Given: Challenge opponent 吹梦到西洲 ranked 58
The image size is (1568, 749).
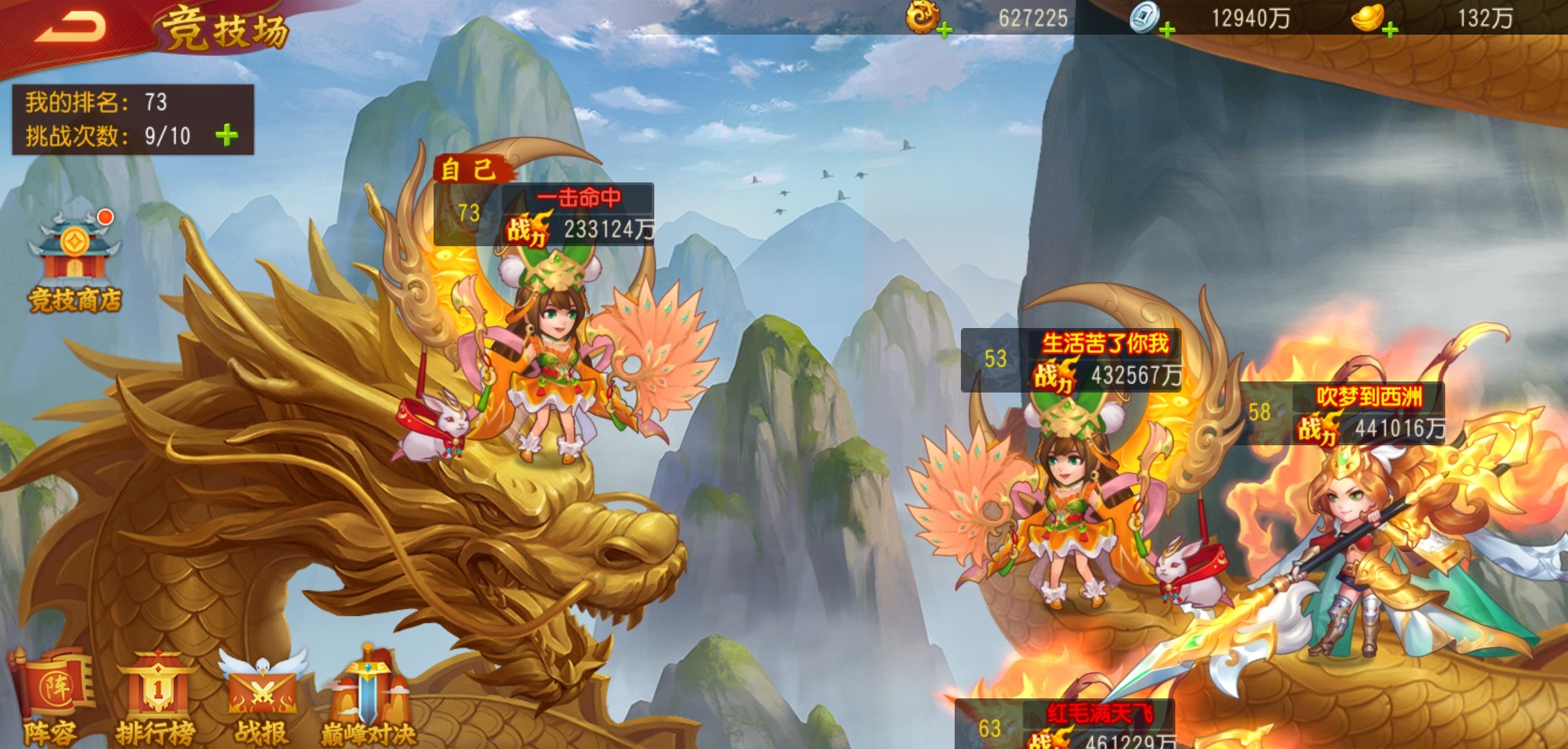Looking at the screenshot, I should [x=1360, y=541].
